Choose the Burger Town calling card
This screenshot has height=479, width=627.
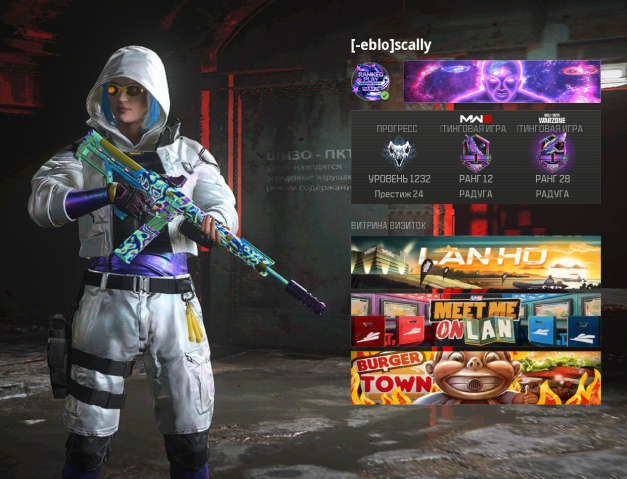pos(475,377)
